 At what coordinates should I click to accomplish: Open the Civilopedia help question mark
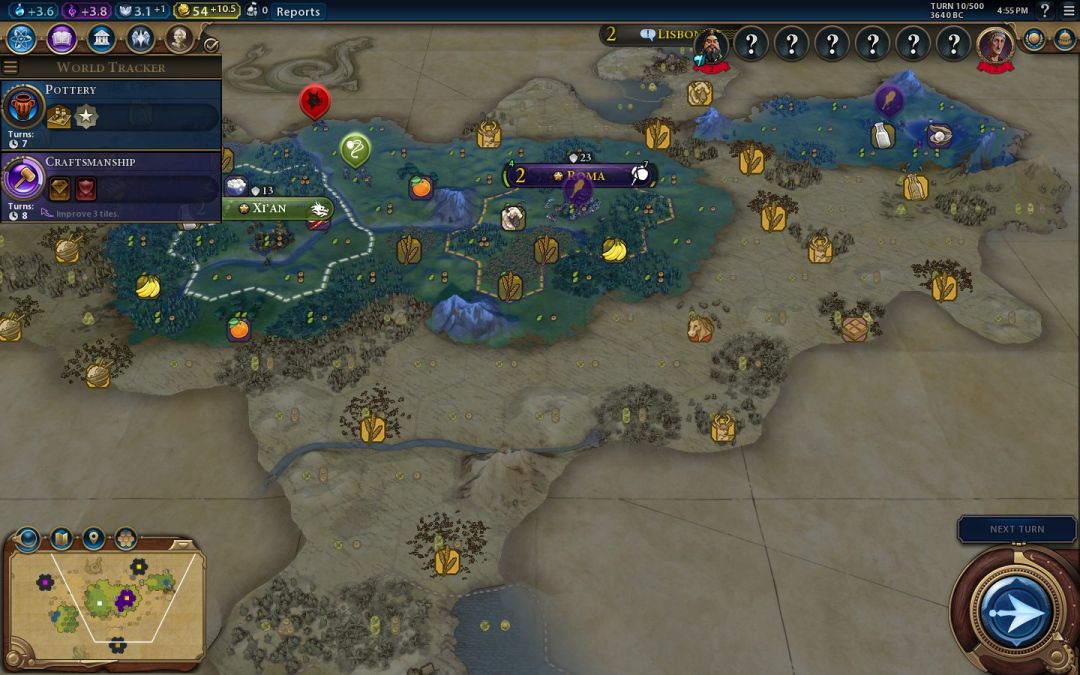click(x=1045, y=11)
